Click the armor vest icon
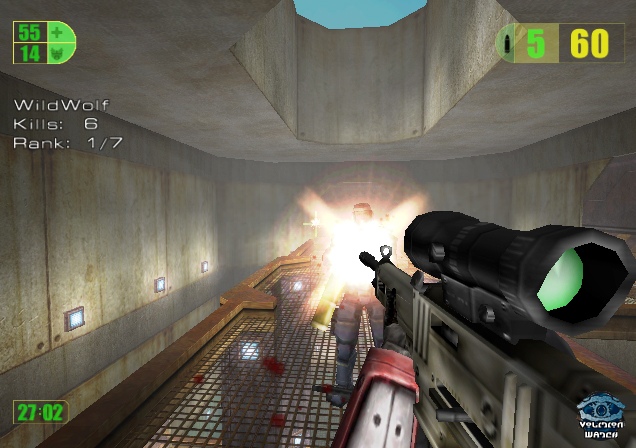Image resolution: width=636 pixels, height=448 pixels. pyautogui.click(x=57, y=52)
